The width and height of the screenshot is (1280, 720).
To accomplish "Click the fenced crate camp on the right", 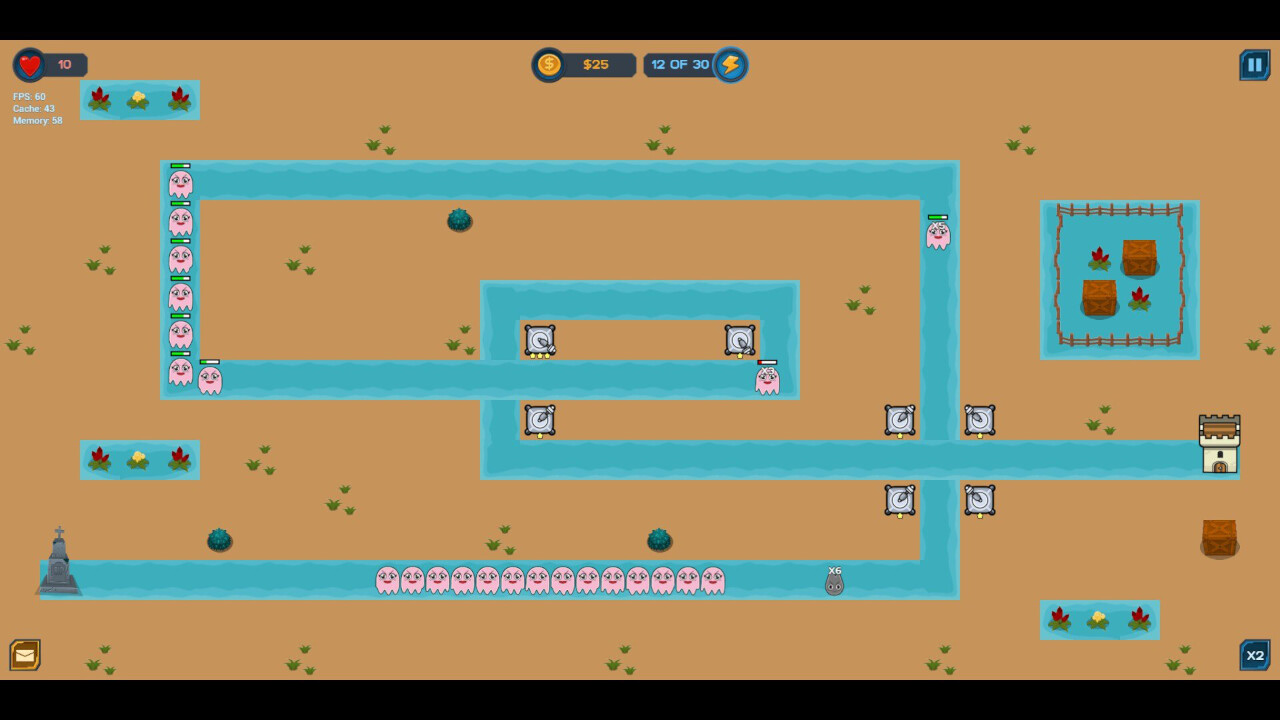I will click(x=1120, y=279).
